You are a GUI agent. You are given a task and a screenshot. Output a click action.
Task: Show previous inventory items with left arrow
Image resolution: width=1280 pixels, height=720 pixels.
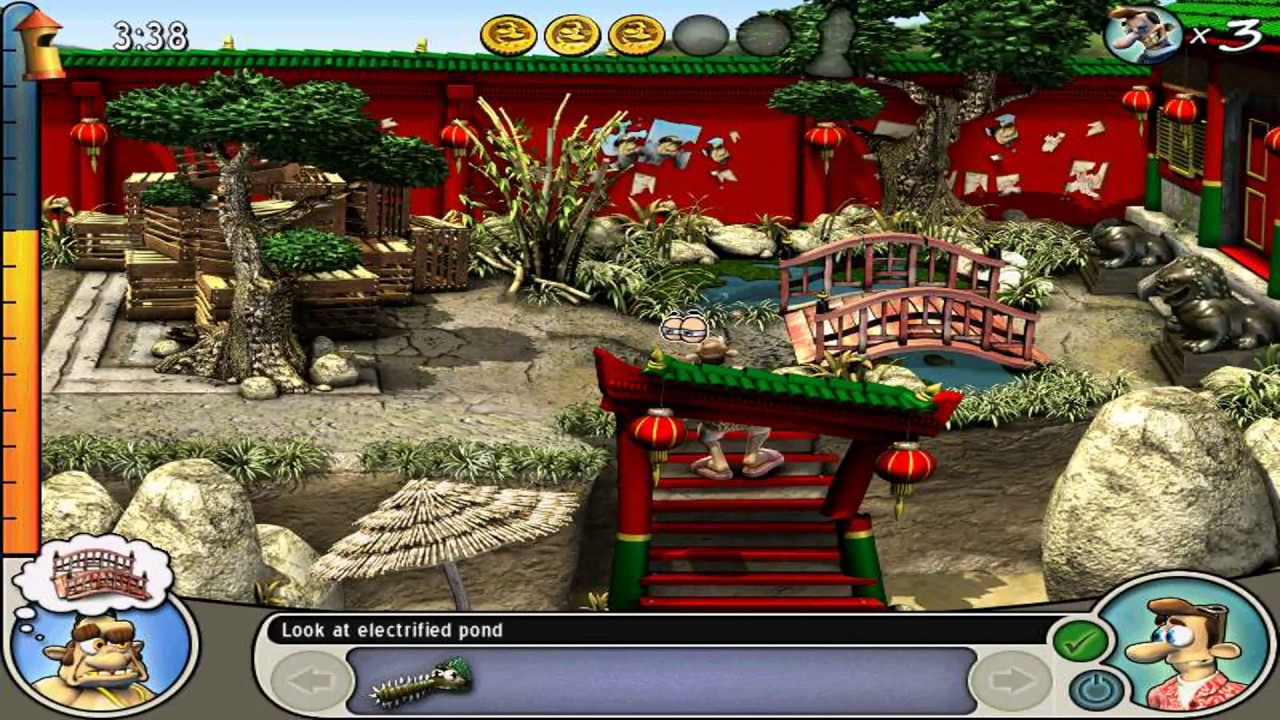click(311, 681)
